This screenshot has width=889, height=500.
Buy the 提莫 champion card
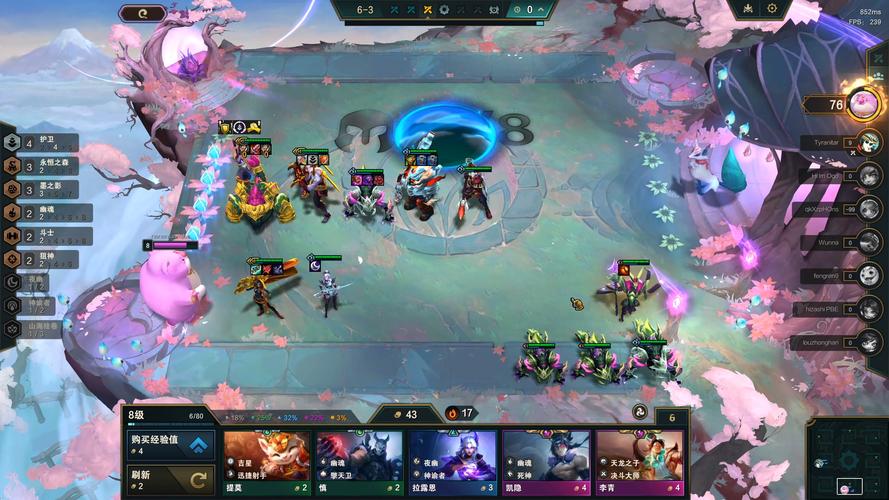265,463
